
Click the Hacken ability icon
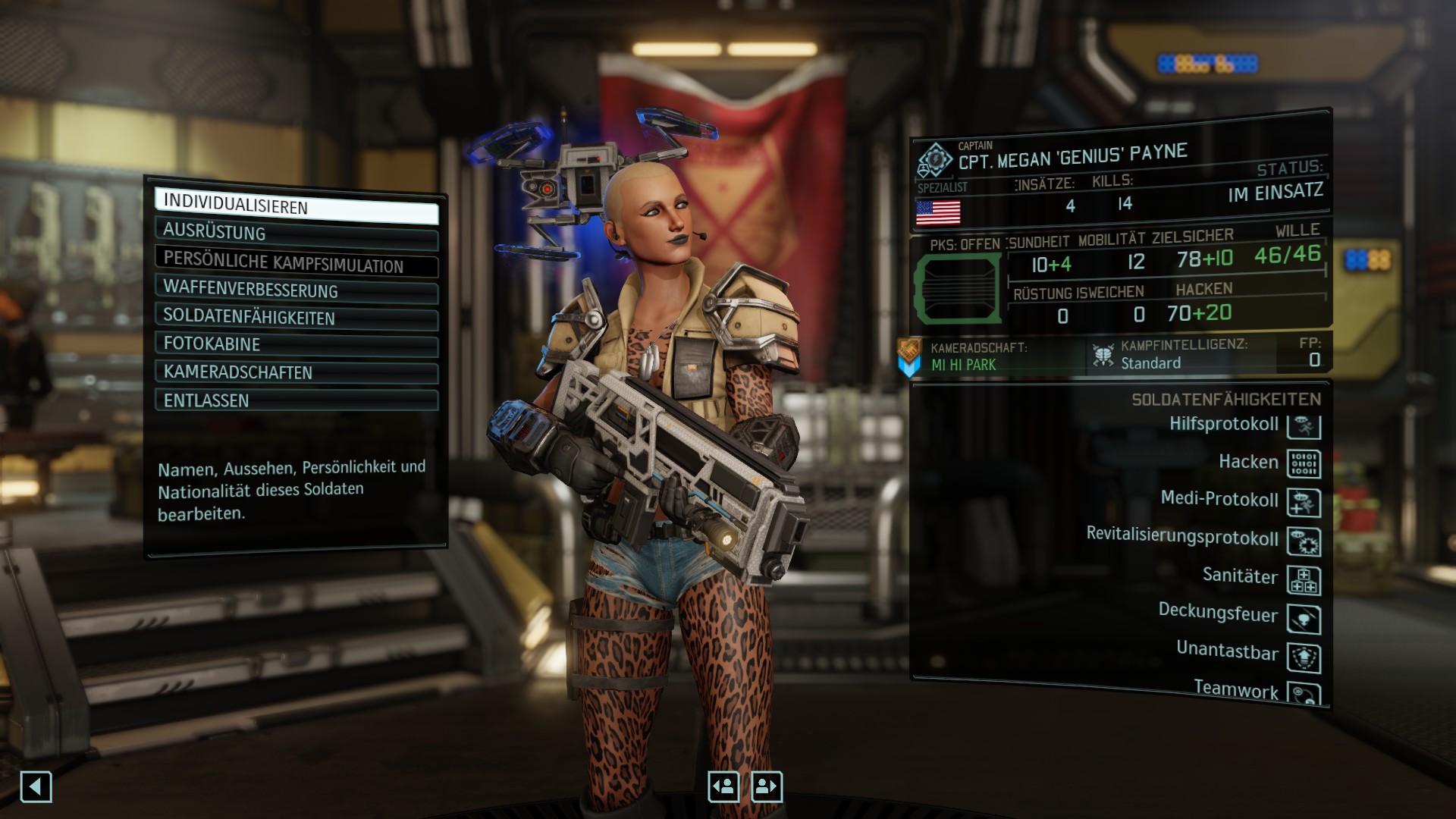[x=1304, y=463]
